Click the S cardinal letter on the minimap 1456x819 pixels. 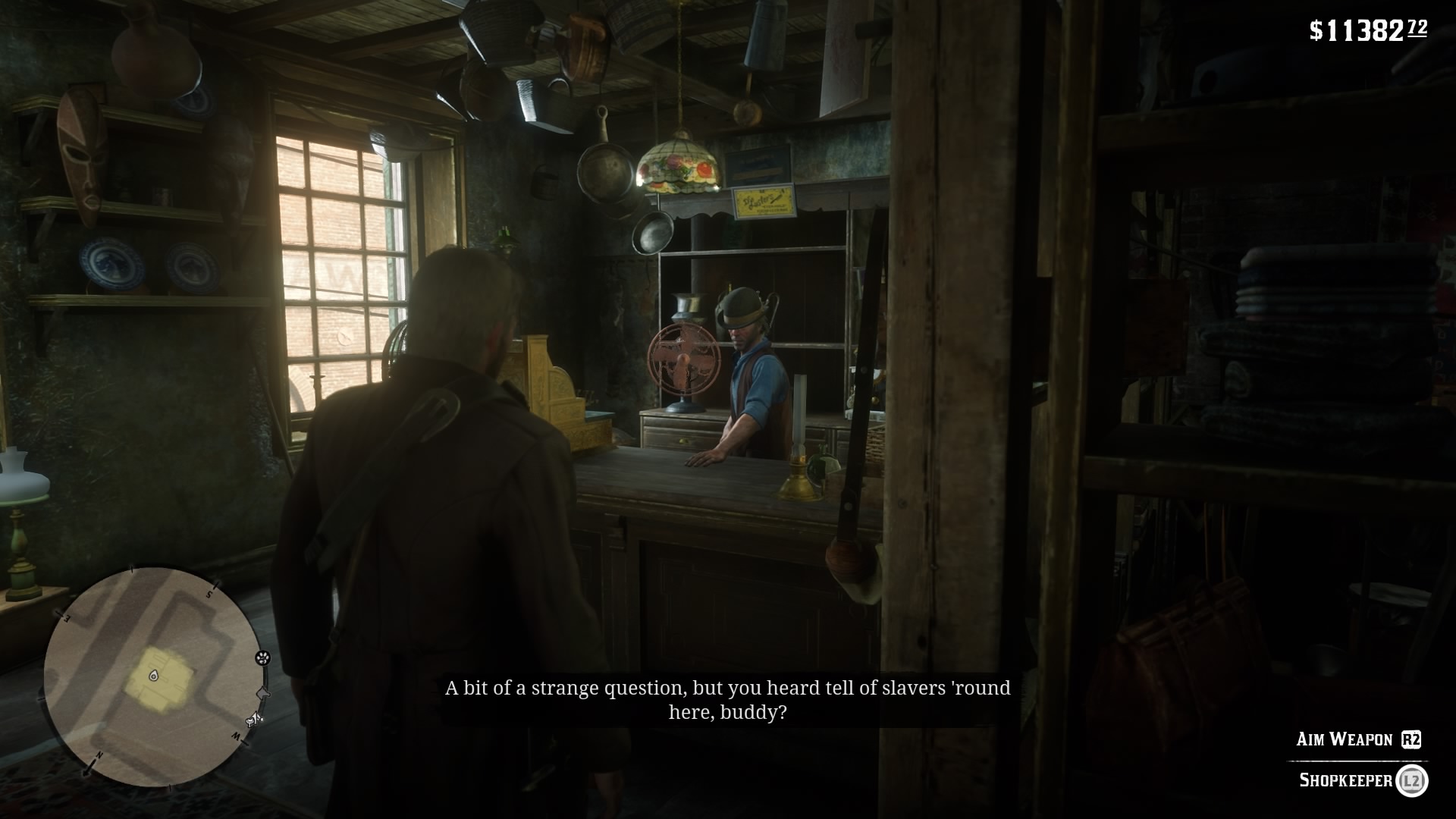point(209,595)
